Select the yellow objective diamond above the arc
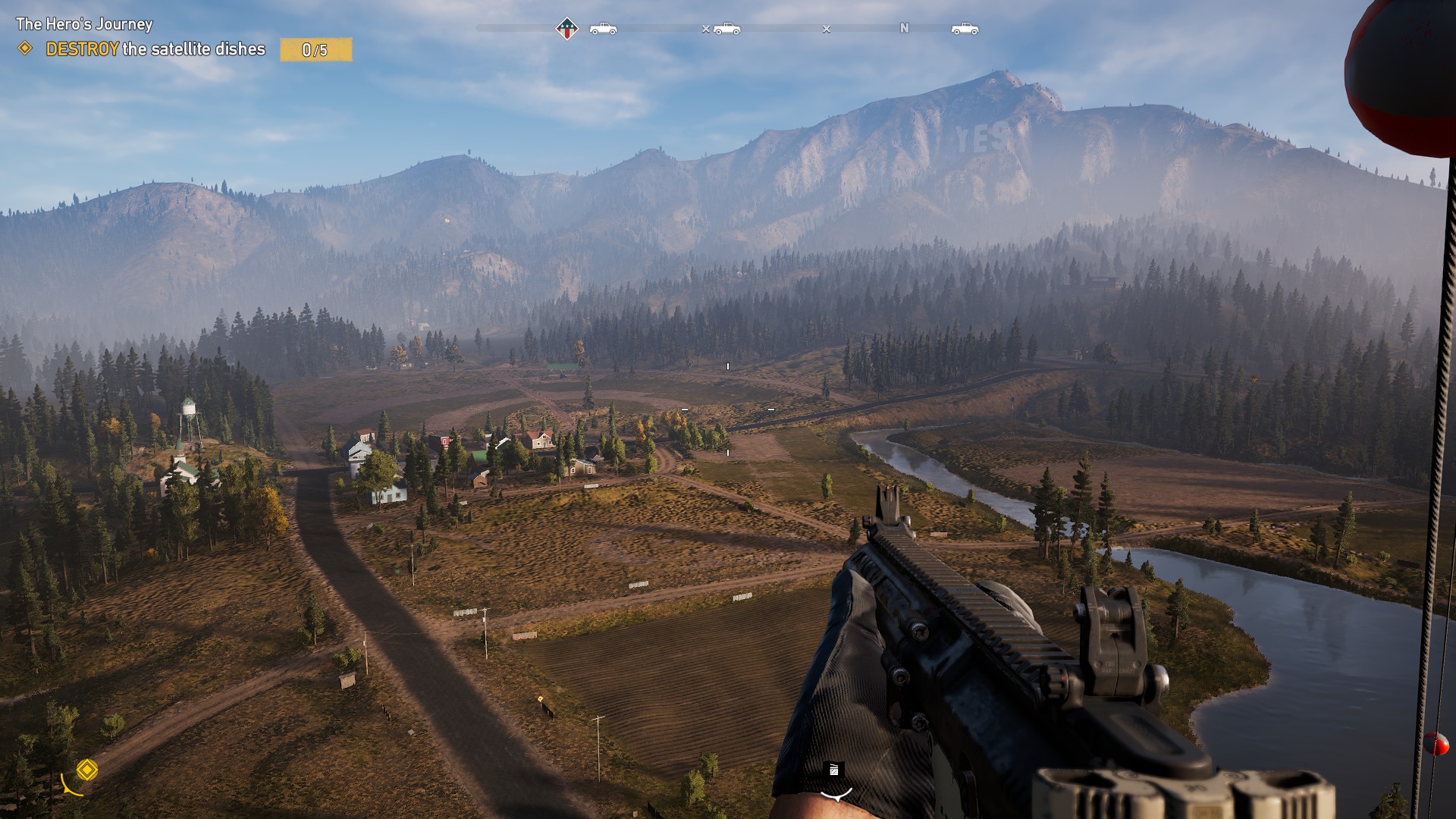1456x819 pixels. click(x=87, y=770)
